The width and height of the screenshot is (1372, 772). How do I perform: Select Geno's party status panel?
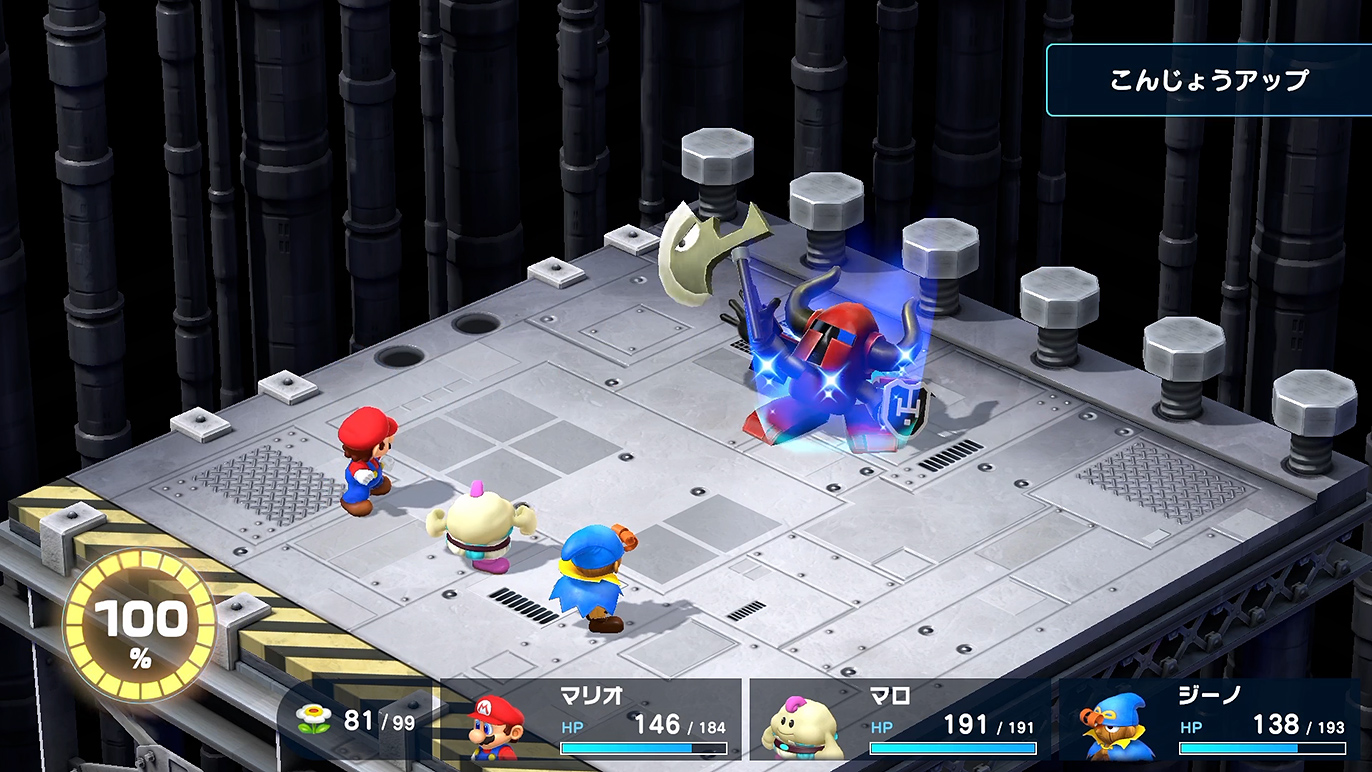(x=1210, y=720)
